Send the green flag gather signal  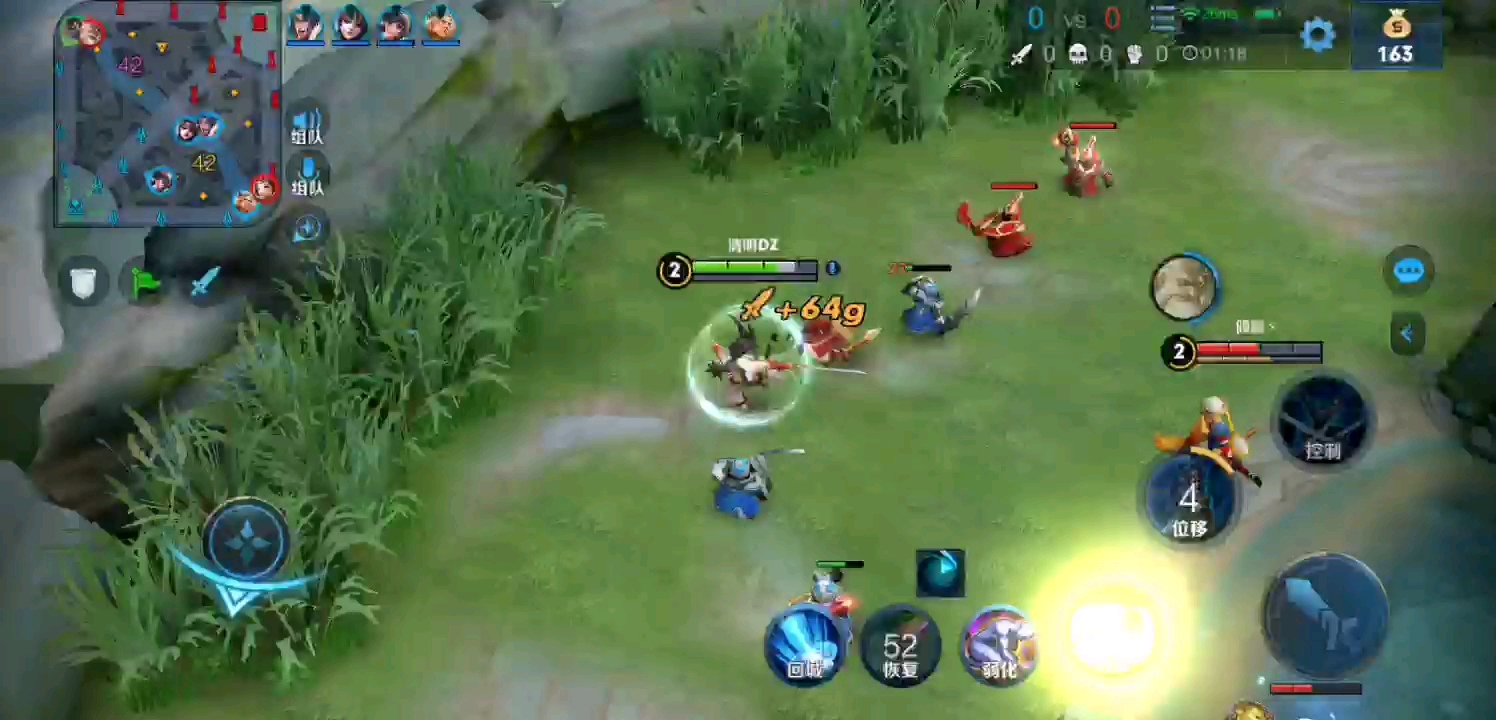pos(146,282)
